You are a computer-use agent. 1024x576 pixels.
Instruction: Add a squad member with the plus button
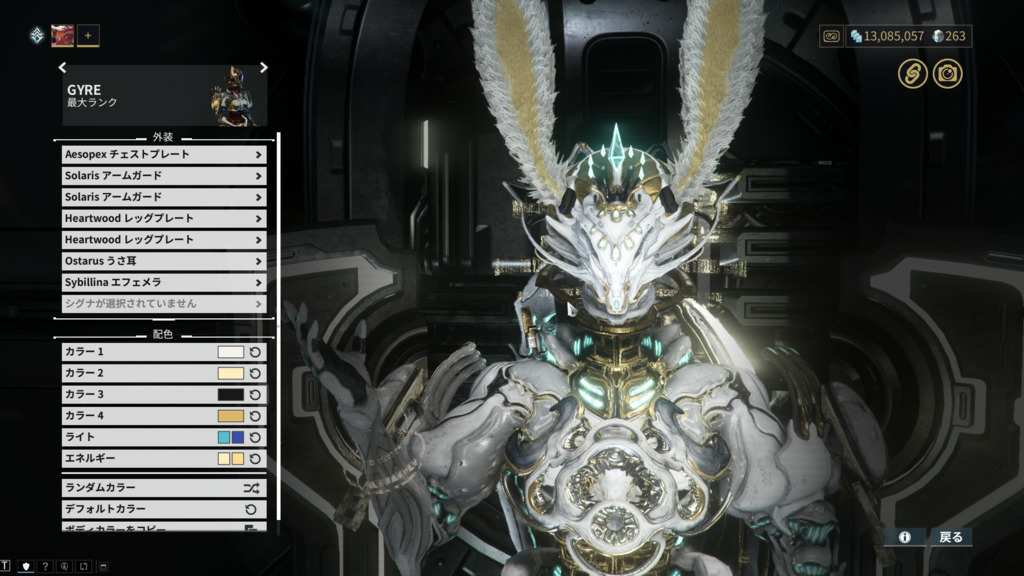[88, 36]
